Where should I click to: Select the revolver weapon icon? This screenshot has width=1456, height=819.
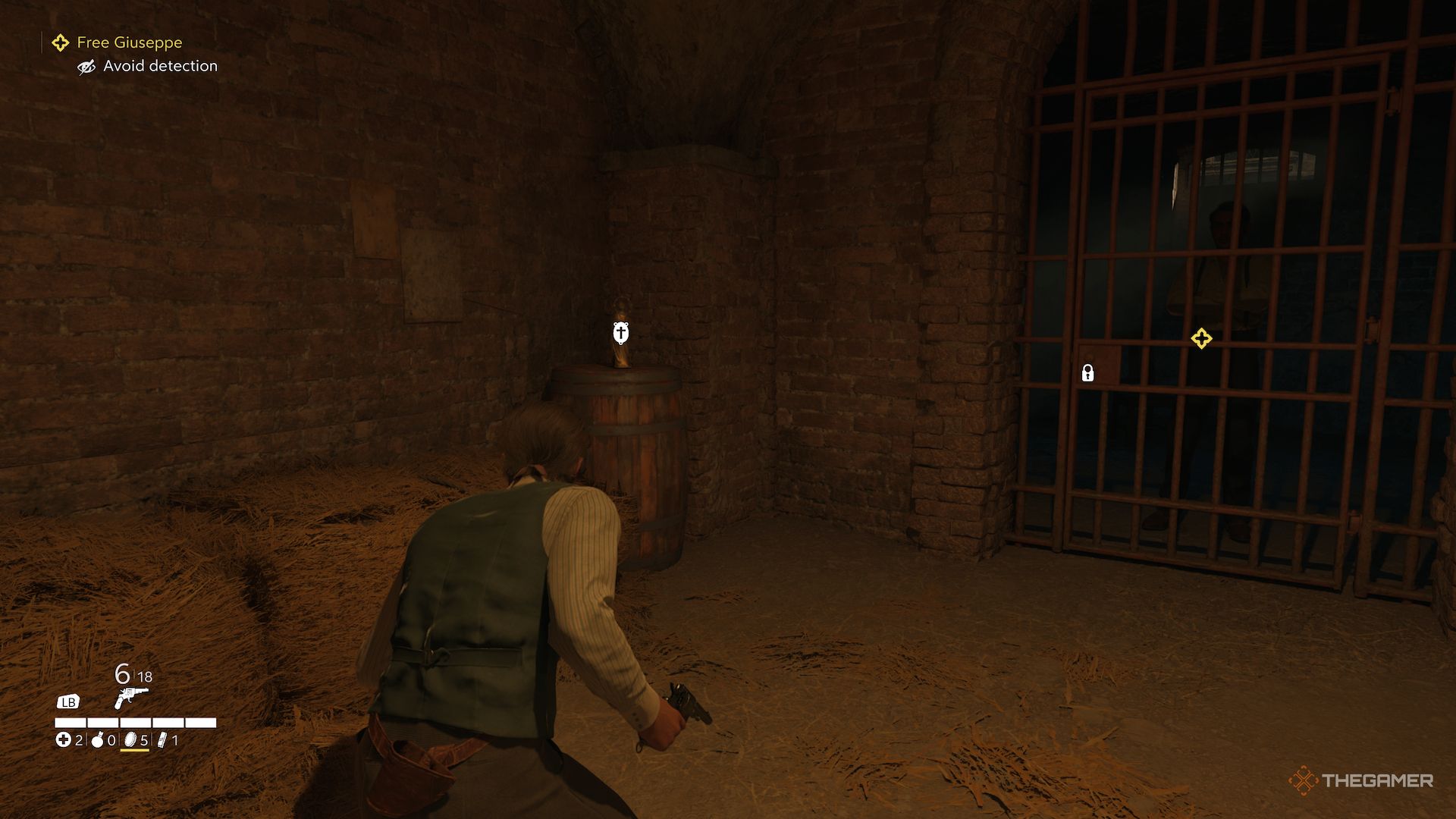131,698
